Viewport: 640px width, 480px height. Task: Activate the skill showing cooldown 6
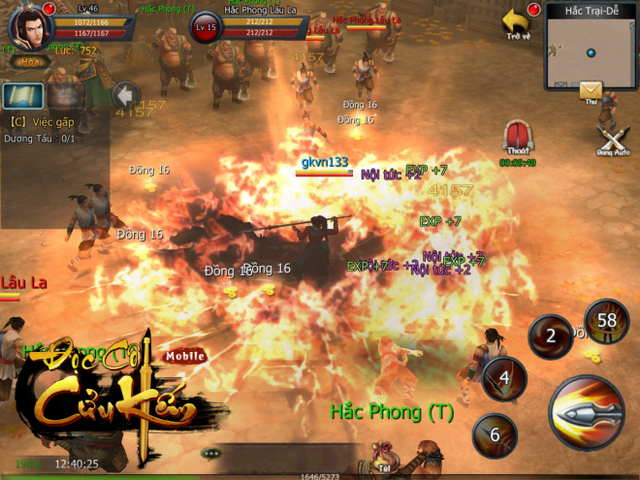click(494, 435)
